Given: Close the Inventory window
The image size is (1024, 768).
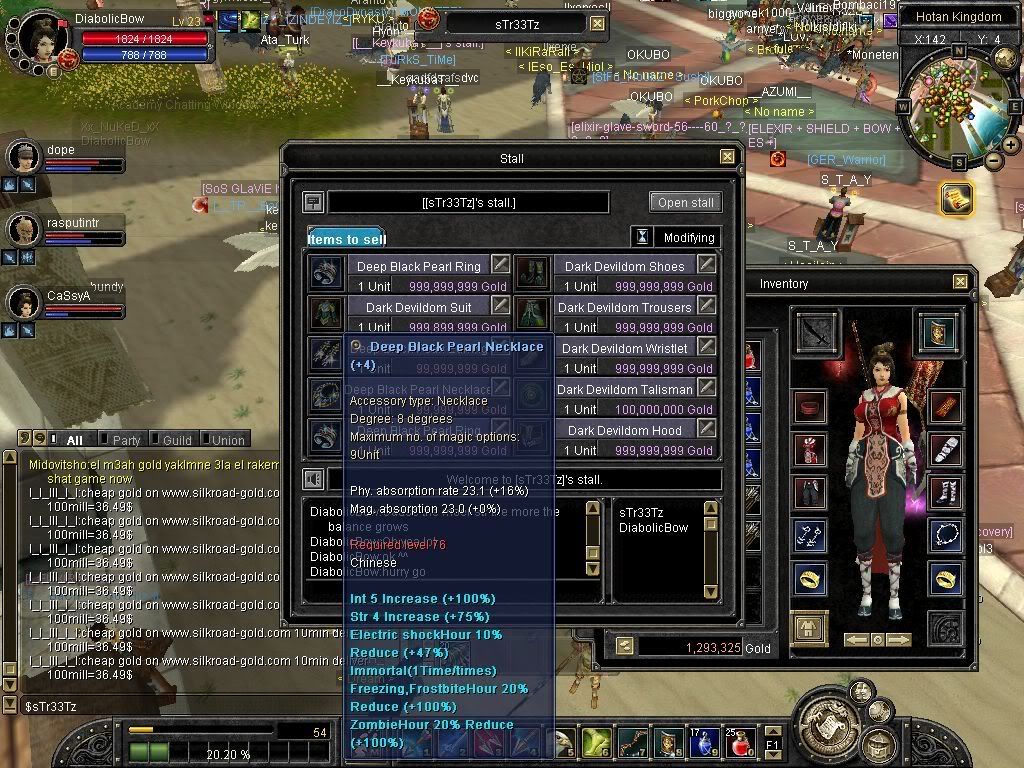Looking at the screenshot, I should [960, 283].
